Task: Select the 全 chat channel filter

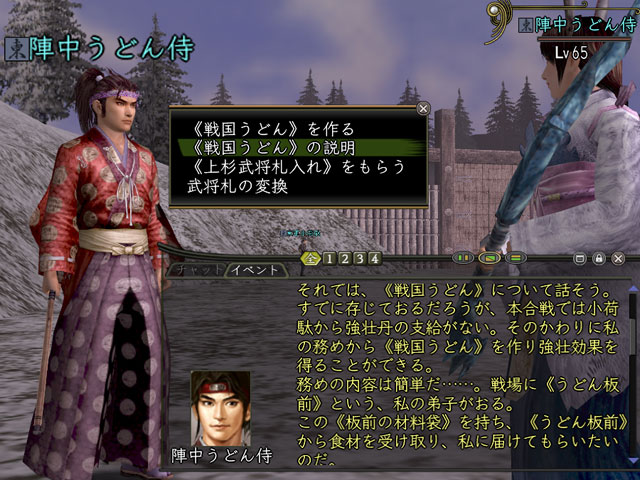Action: click(310, 259)
